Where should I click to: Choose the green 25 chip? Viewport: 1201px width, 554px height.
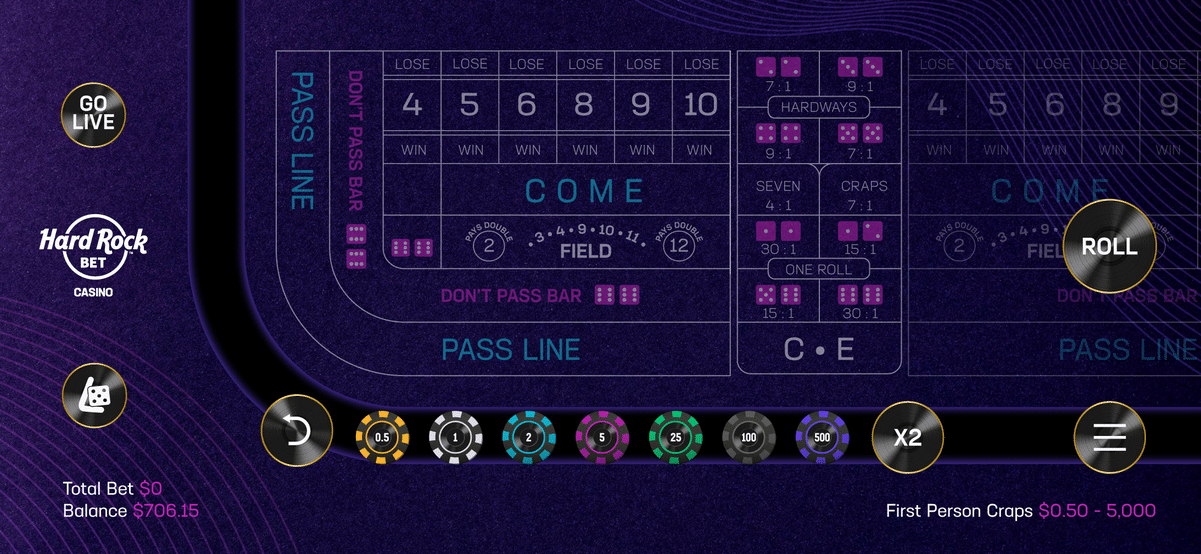[x=676, y=437]
